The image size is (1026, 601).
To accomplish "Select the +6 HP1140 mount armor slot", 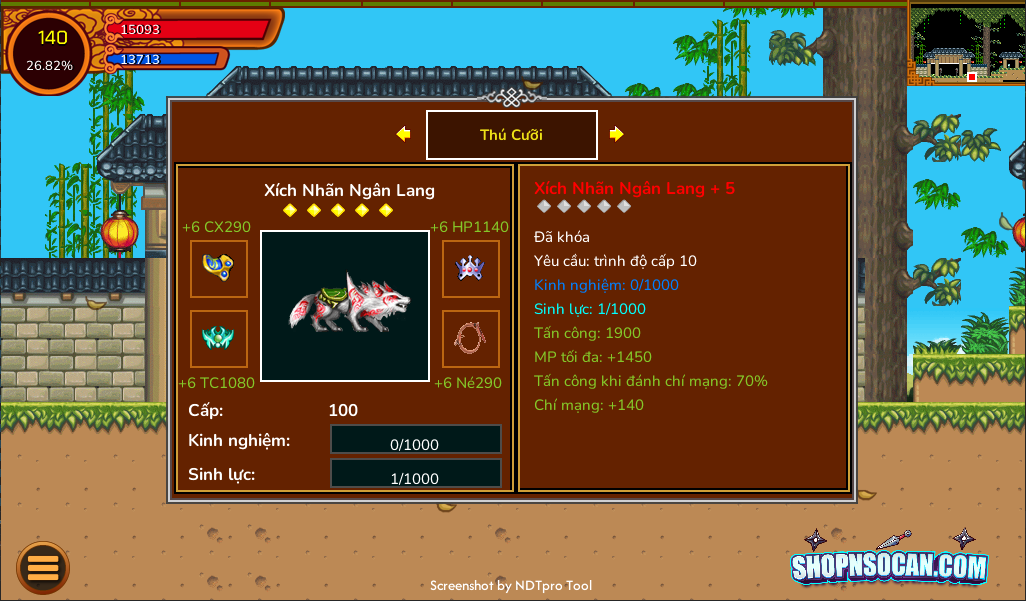I will coord(471,269).
